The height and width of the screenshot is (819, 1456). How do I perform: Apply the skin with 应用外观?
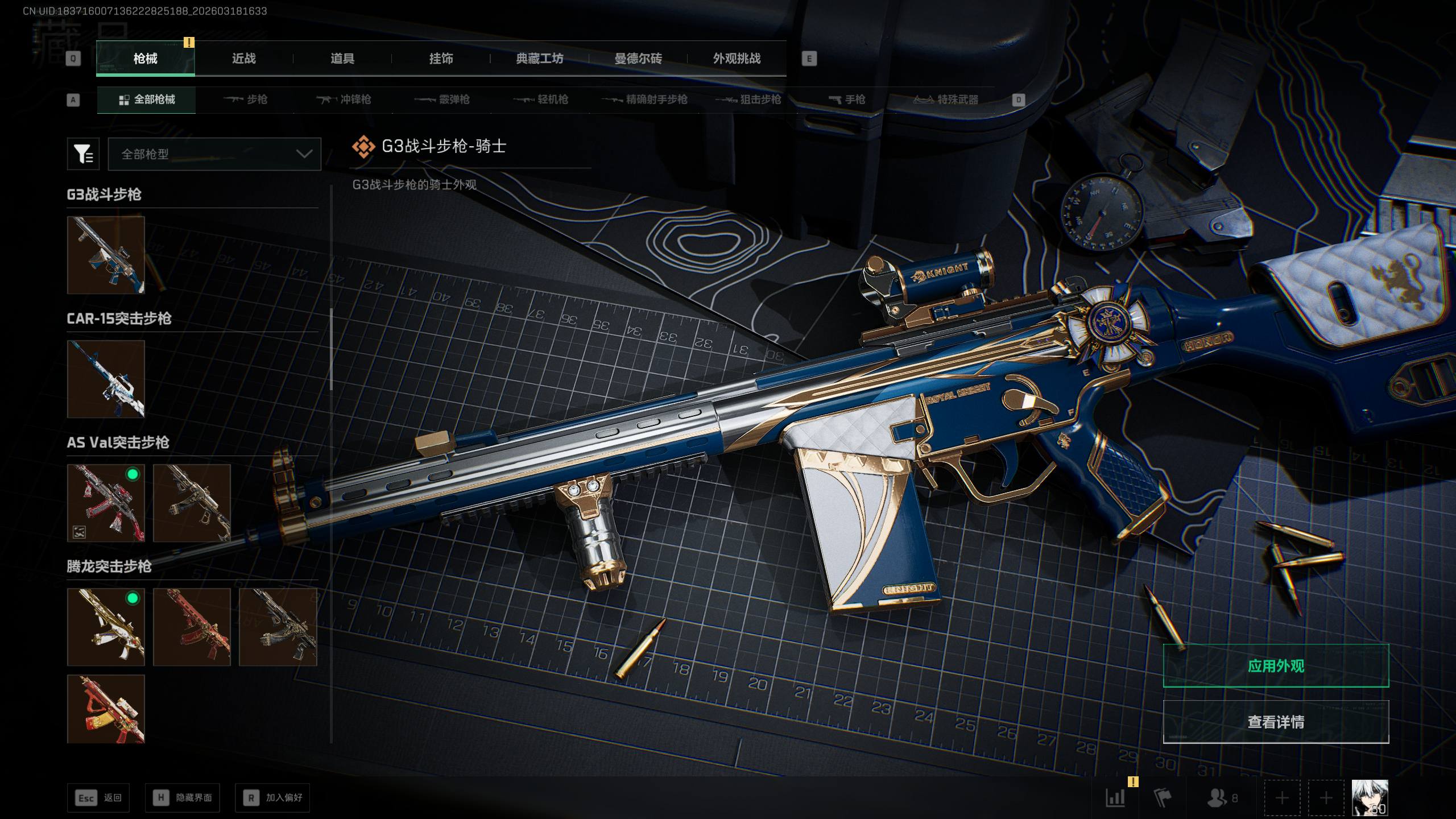click(x=1276, y=666)
